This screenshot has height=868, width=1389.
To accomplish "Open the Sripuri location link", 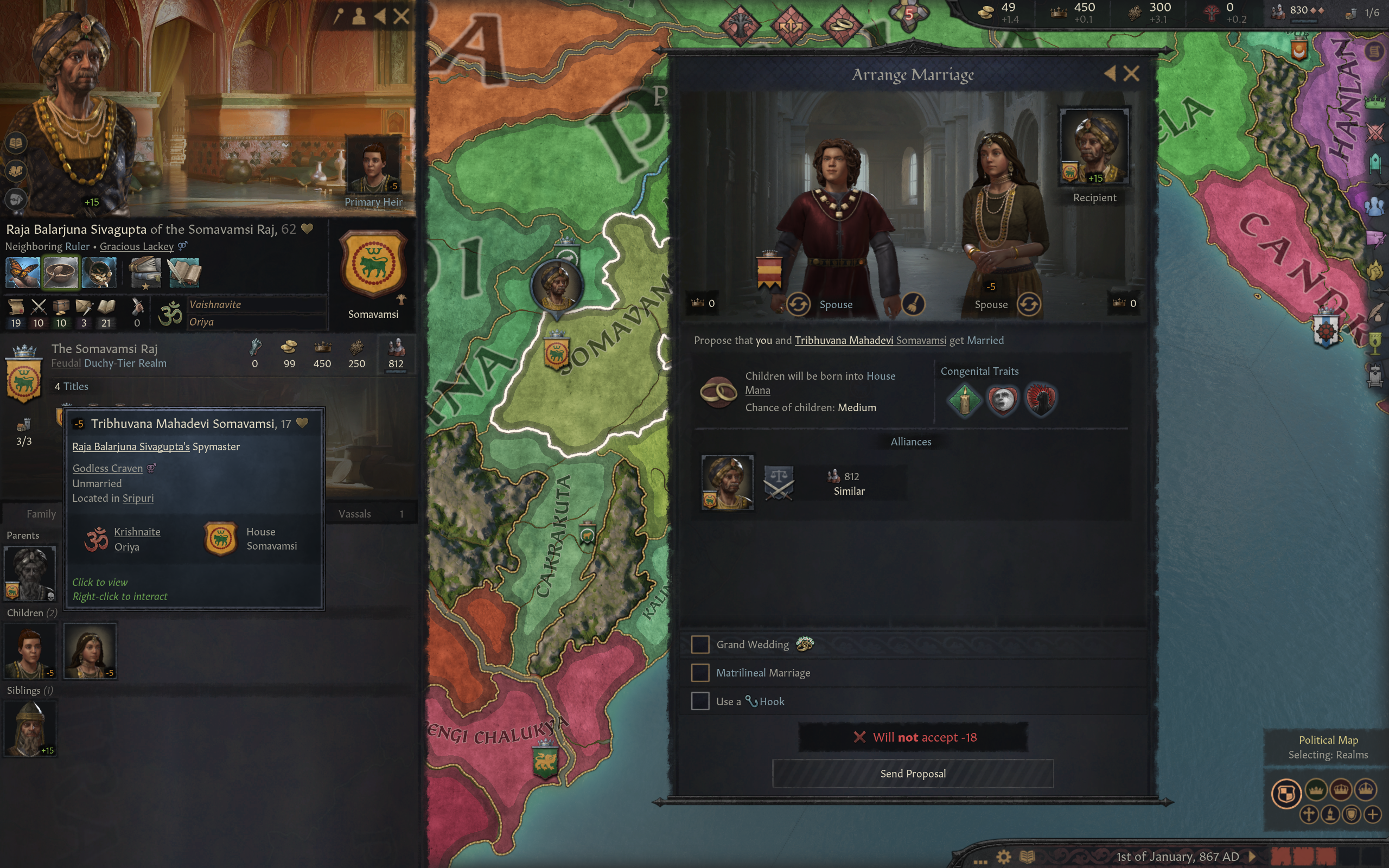I will coord(138,499).
